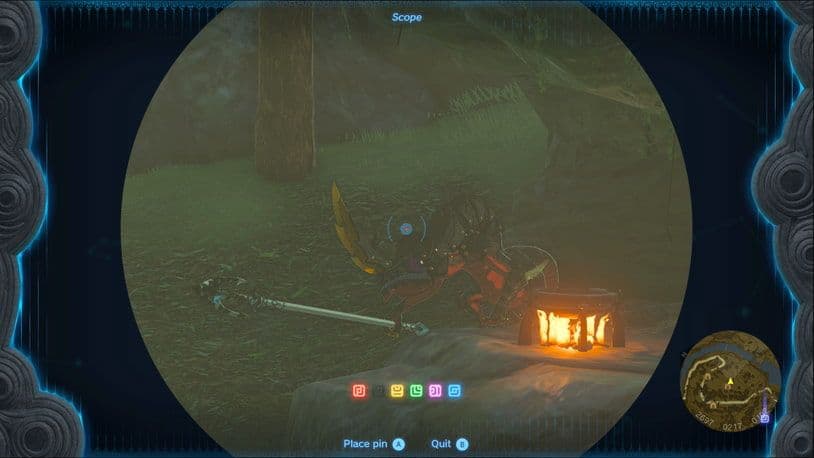Select the yellow pin stamp
This screenshot has height=458, width=814.
(397, 389)
